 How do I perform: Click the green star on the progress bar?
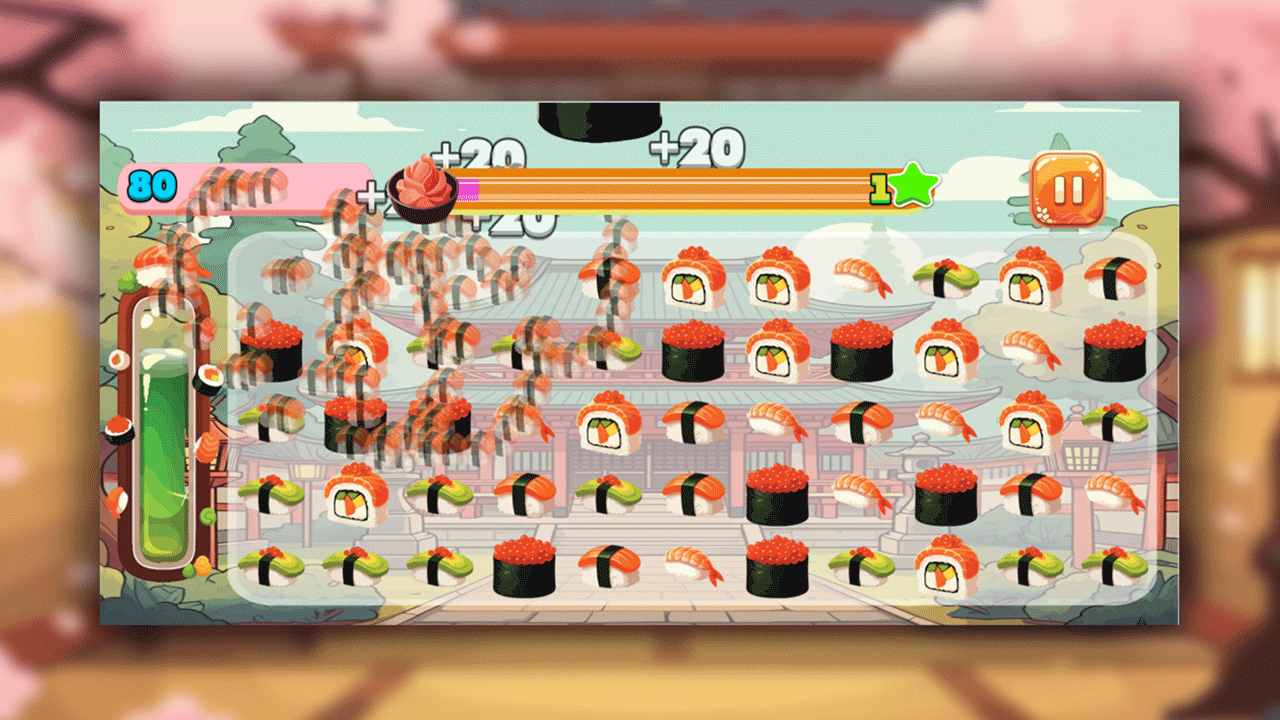click(913, 184)
